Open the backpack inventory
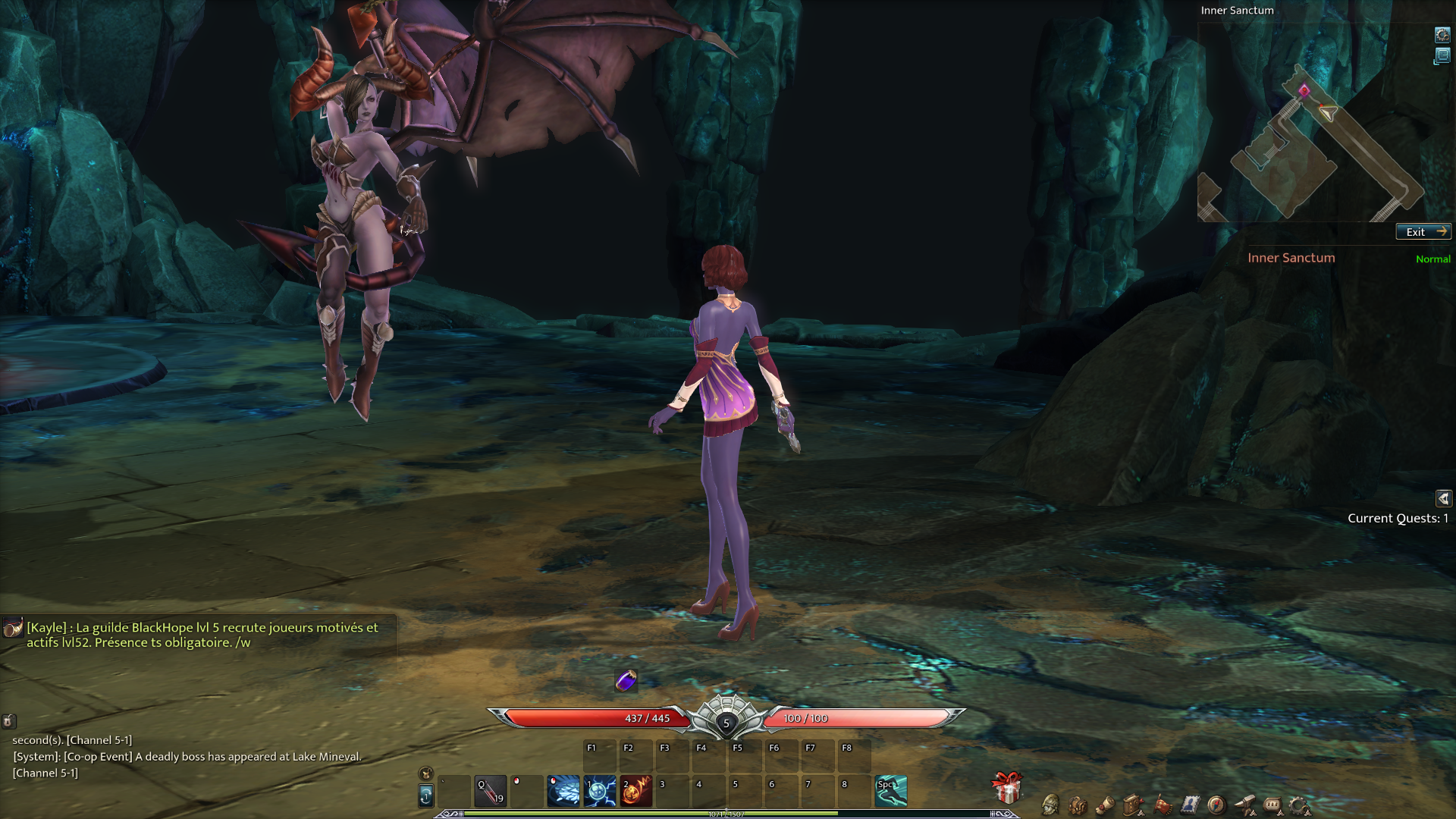The height and width of the screenshot is (819, 1456). click(1078, 805)
